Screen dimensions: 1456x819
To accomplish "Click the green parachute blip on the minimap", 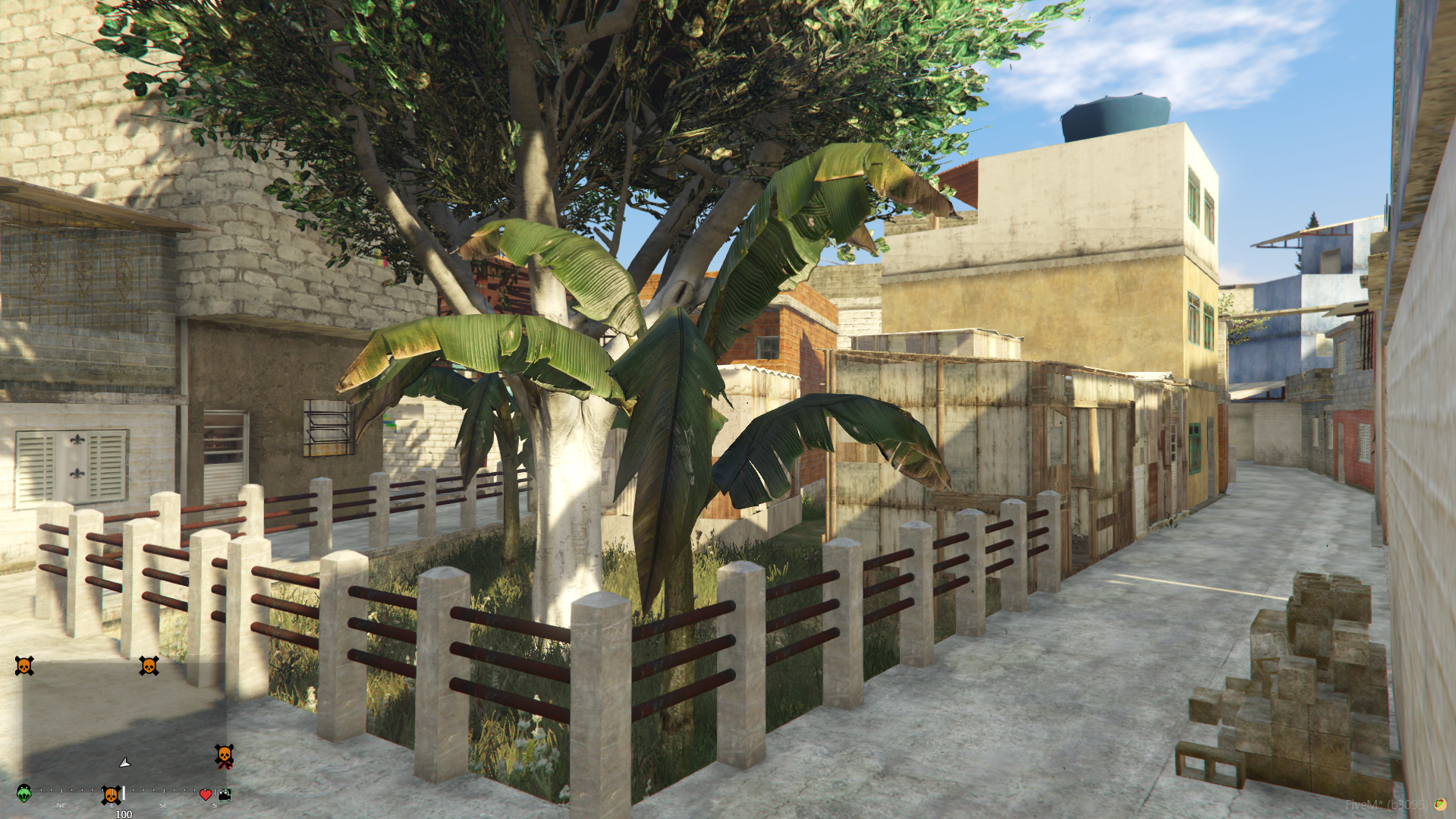I will tap(24, 793).
